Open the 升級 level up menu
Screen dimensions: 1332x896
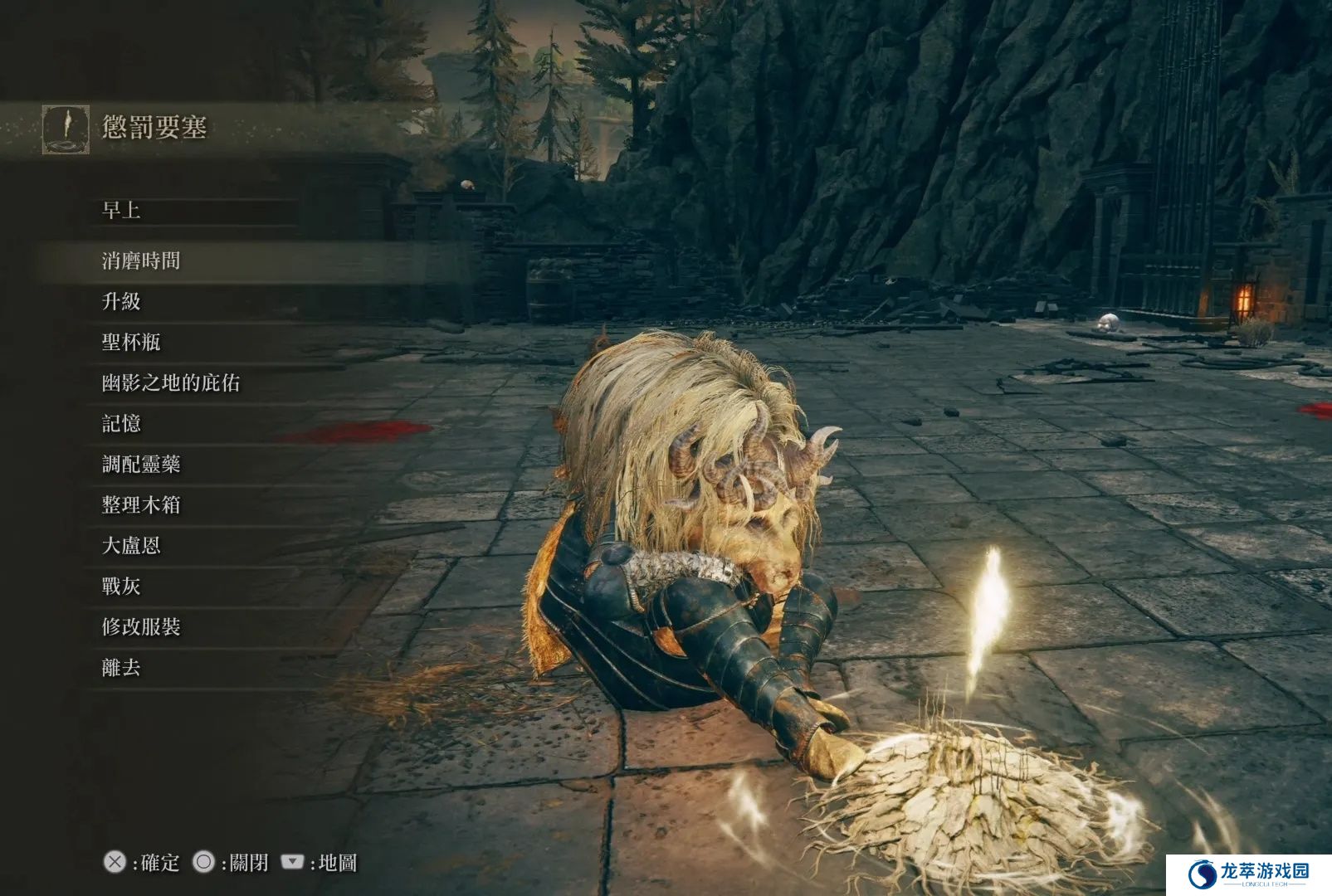coord(121,301)
